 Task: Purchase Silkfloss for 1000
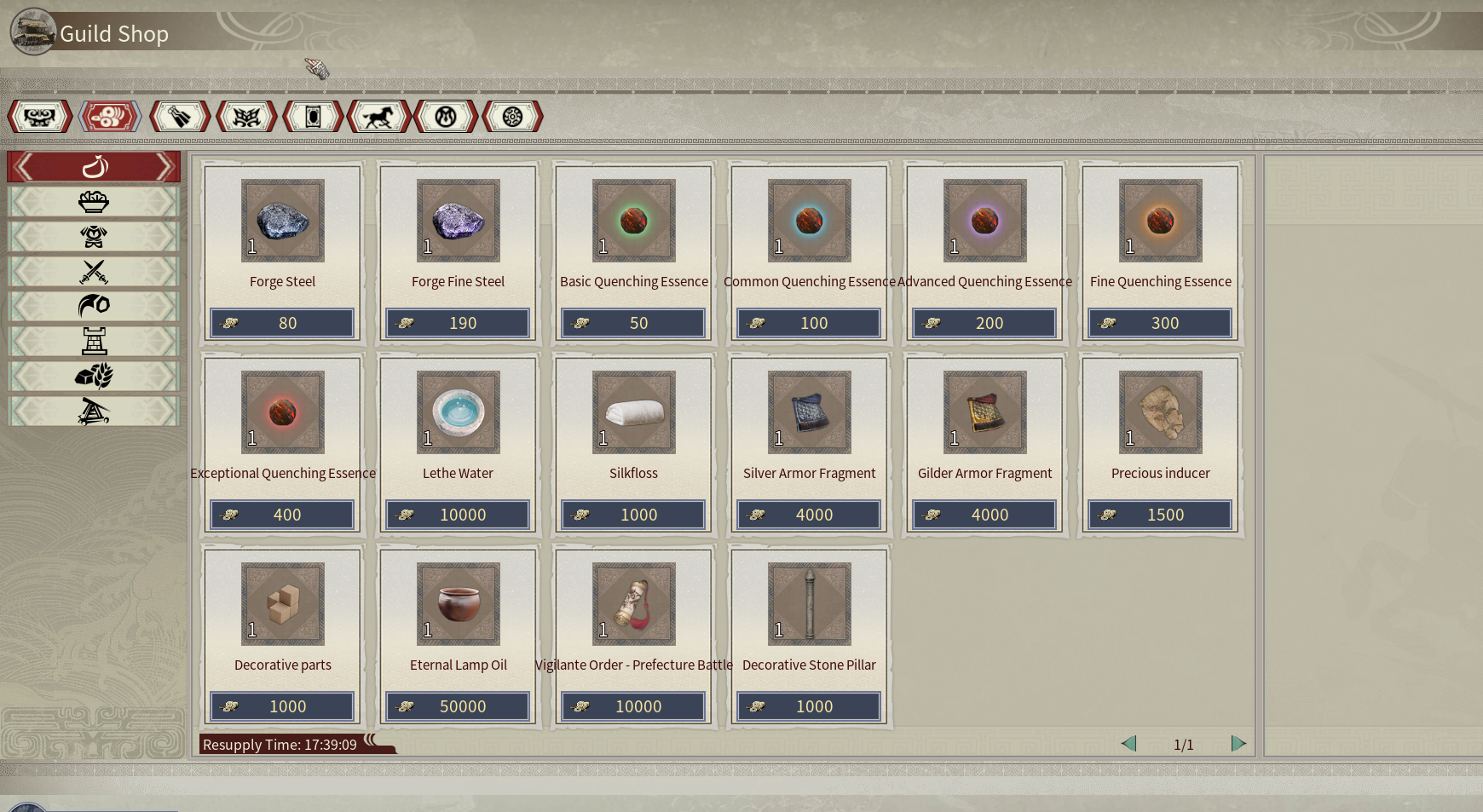click(633, 515)
